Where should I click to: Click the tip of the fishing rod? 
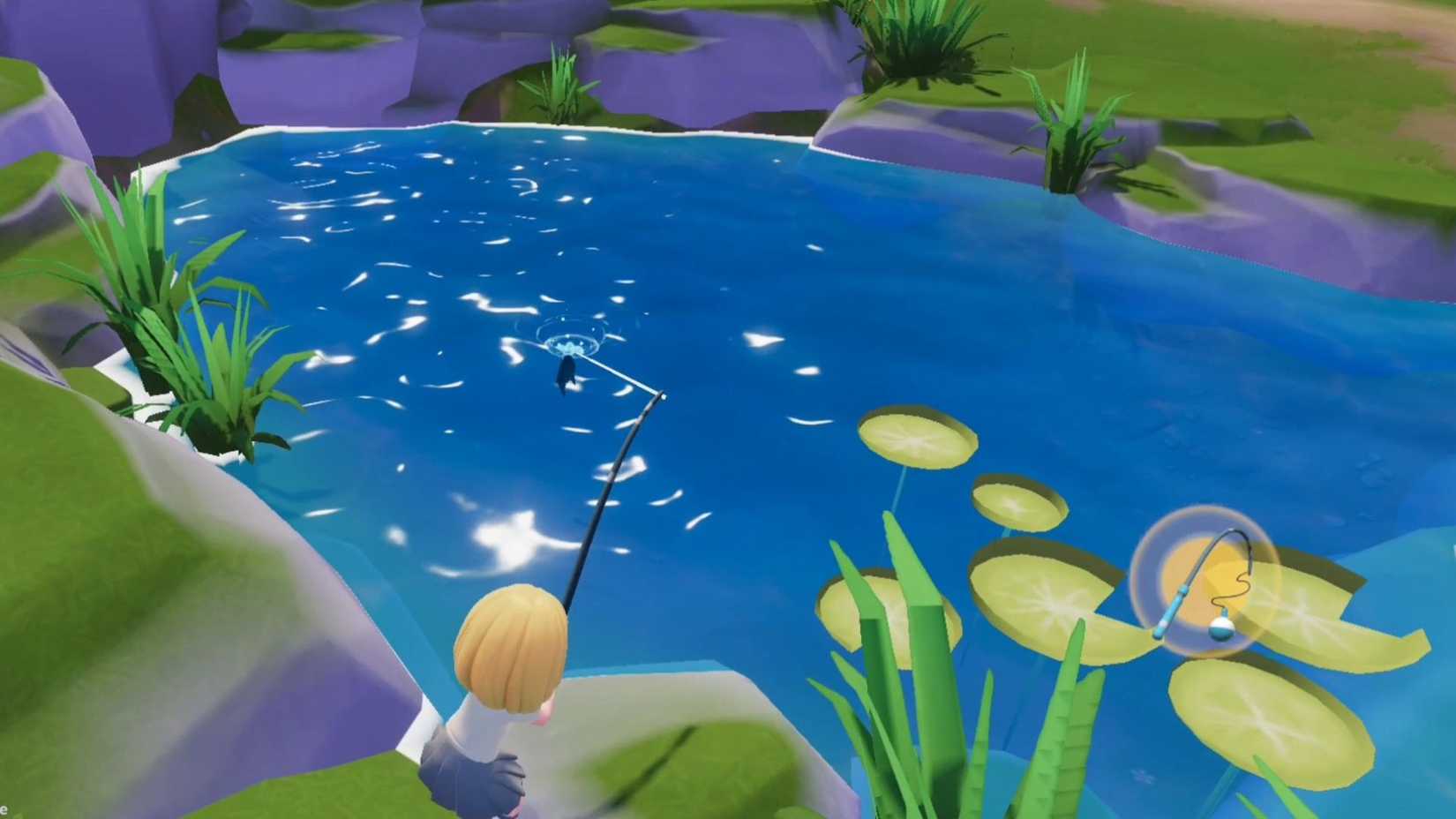[x=662, y=397]
